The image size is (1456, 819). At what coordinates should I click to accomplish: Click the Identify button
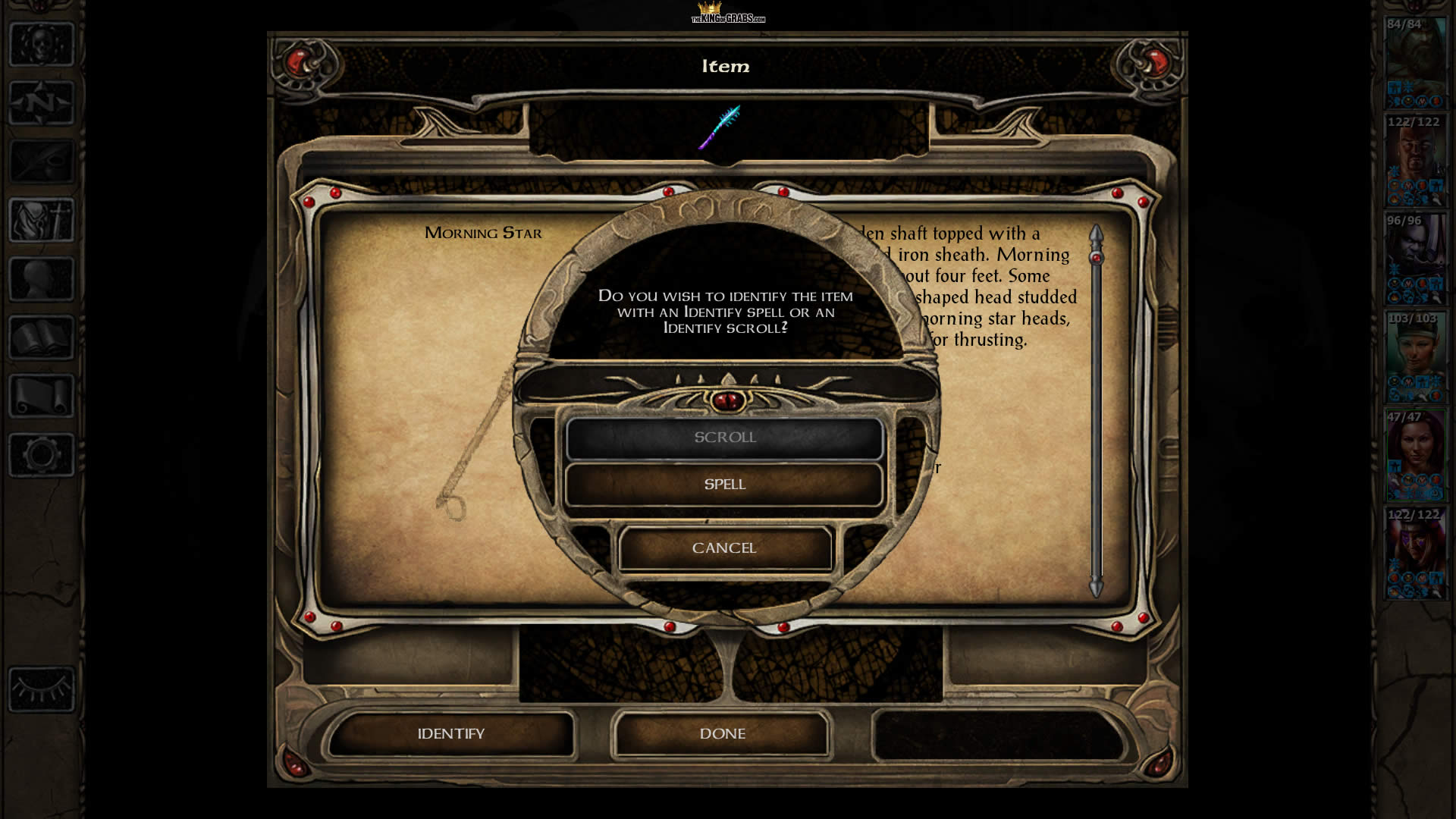[x=450, y=734]
